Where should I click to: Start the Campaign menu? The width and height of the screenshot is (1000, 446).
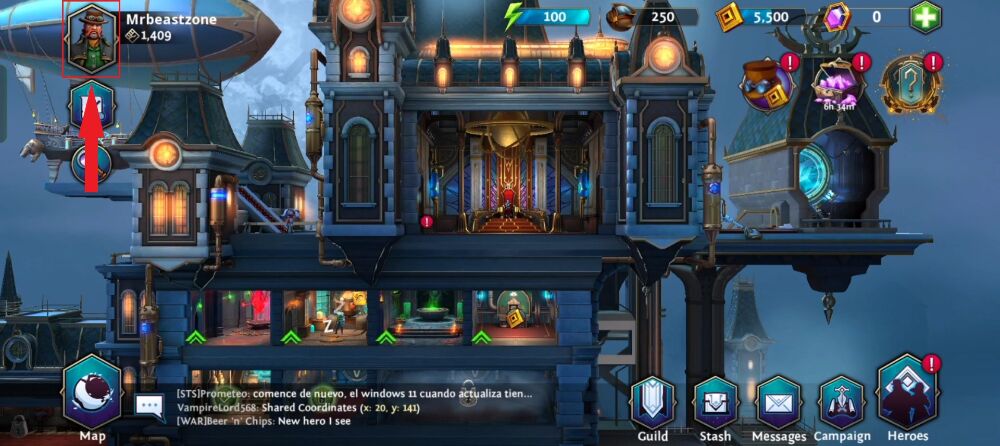(x=842, y=404)
